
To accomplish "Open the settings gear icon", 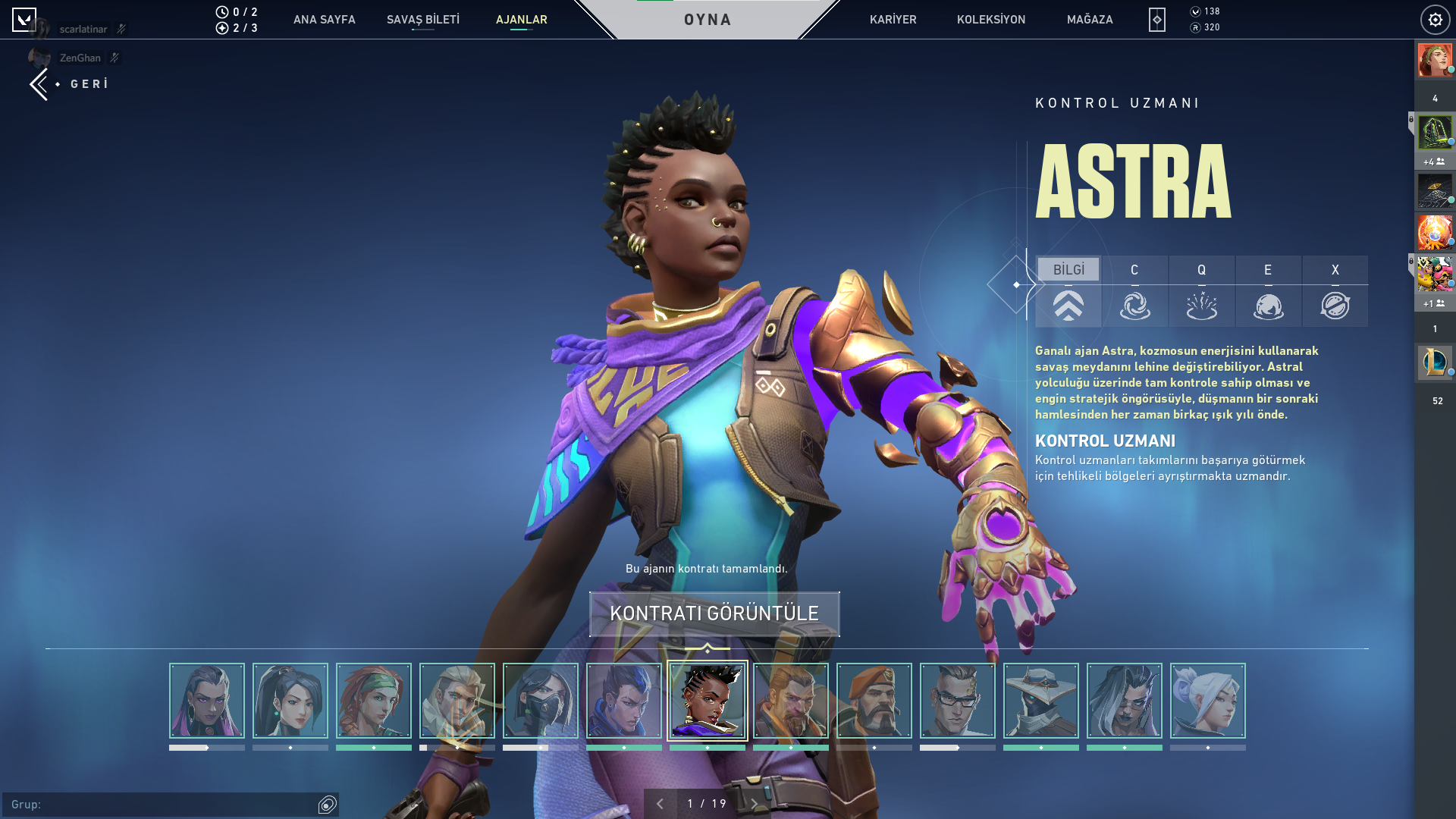I will tap(1435, 20).
